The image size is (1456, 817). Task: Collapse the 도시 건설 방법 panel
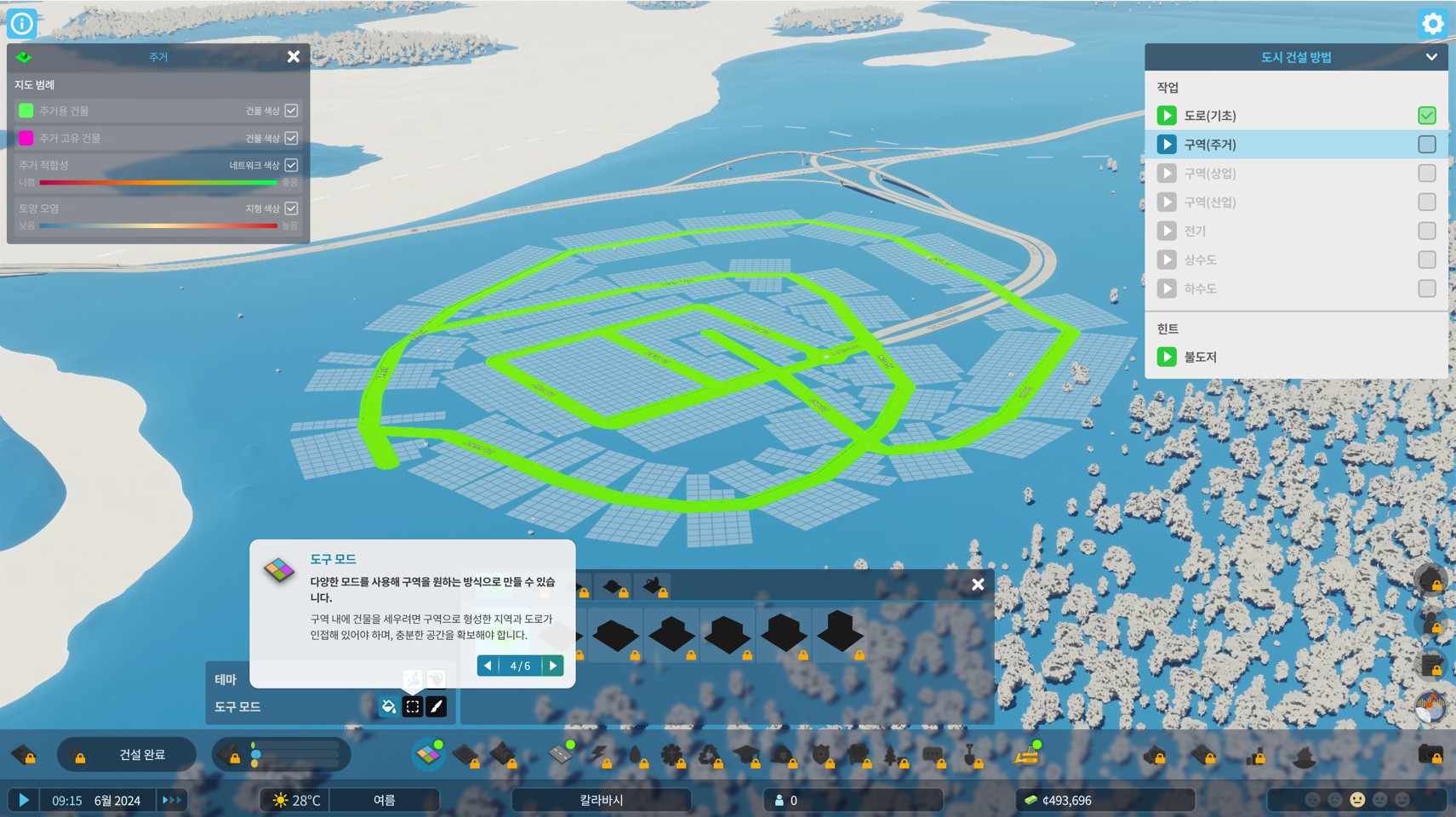1431,57
